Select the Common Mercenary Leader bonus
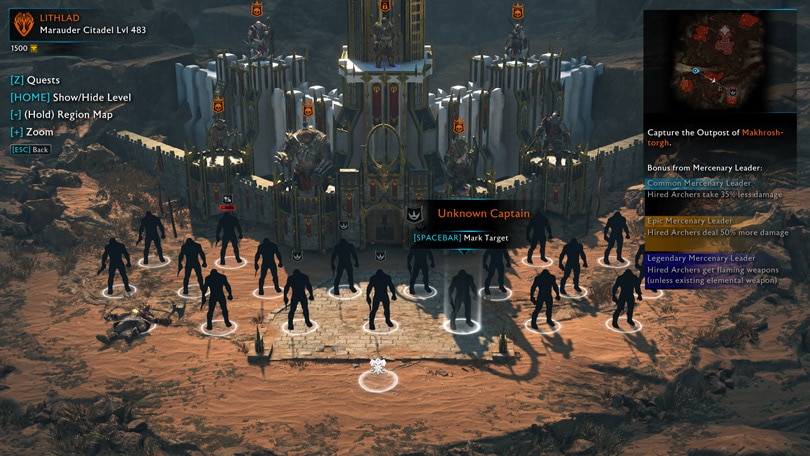The image size is (810, 456). pos(718,189)
